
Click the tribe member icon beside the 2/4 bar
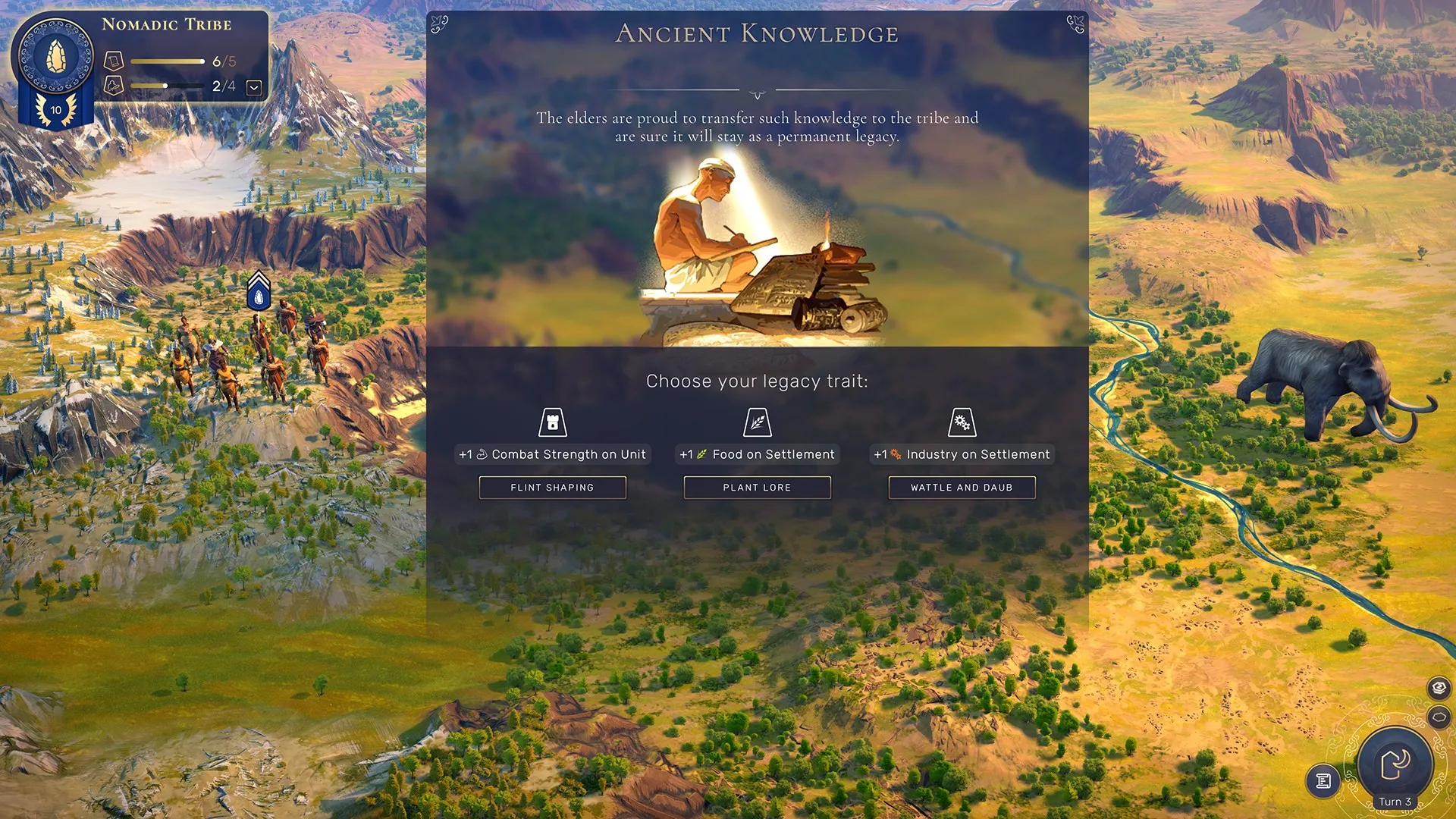[x=114, y=85]
